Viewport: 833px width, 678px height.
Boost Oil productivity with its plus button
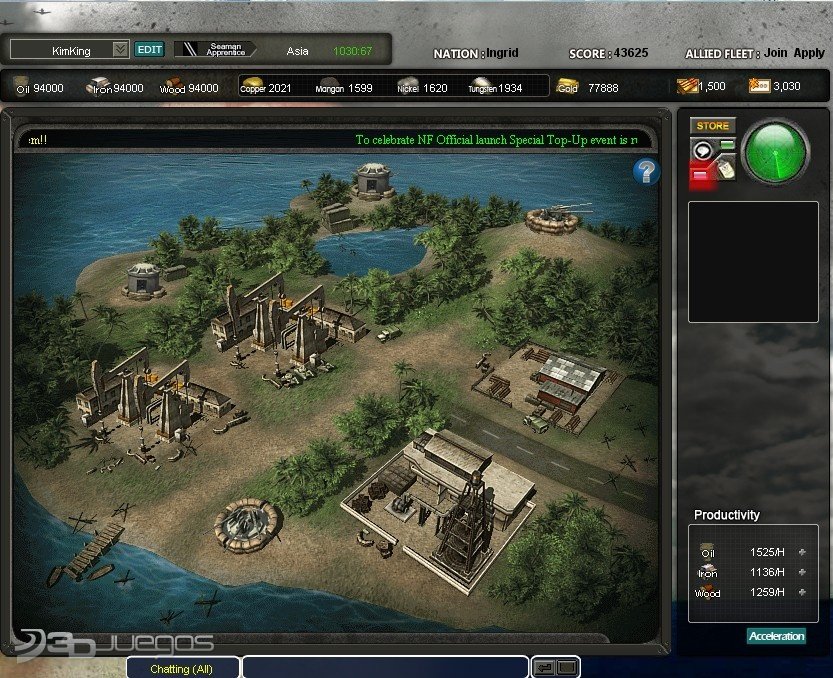(x=801, y=552)
